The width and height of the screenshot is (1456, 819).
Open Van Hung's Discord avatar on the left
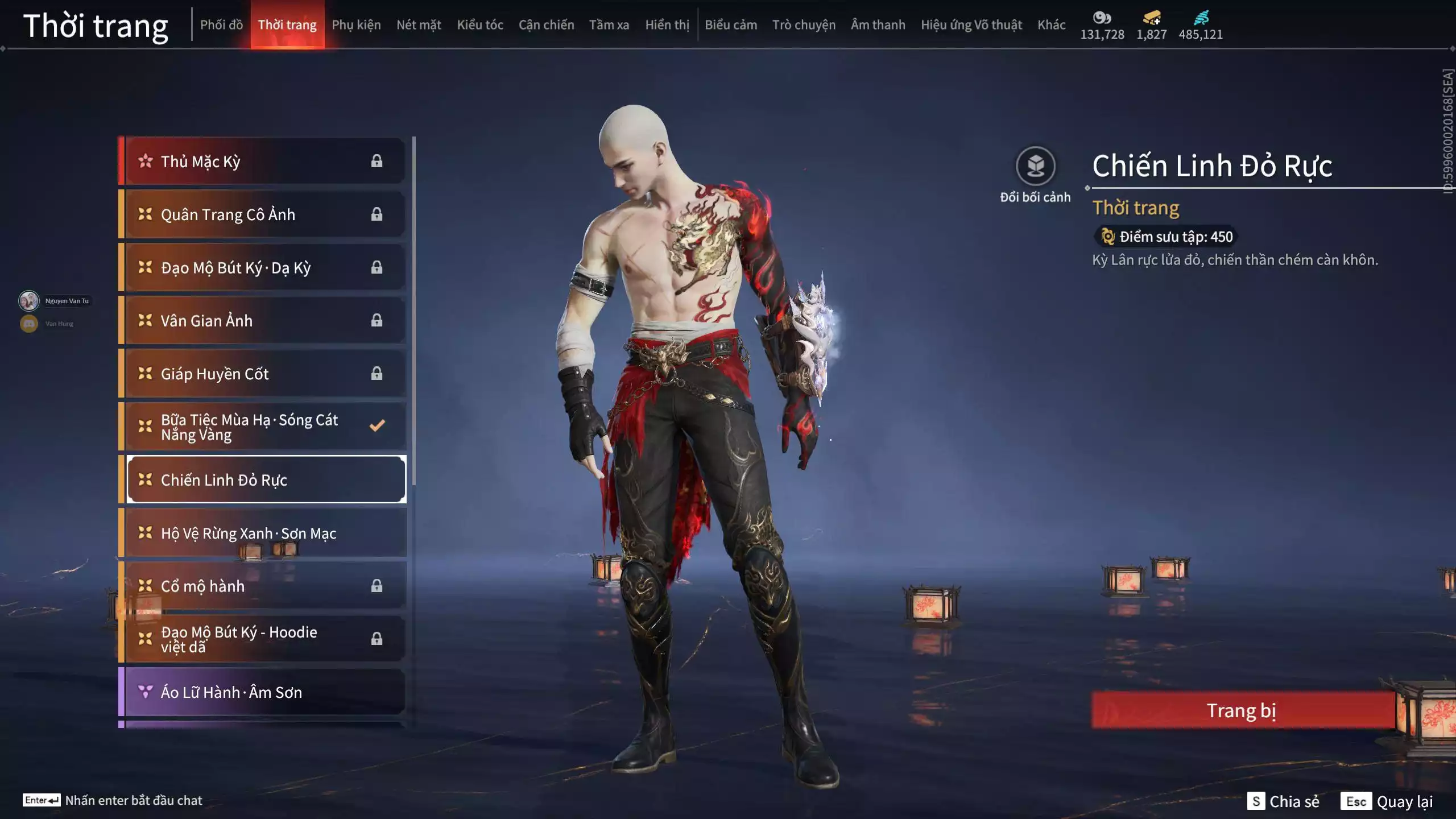28,323
